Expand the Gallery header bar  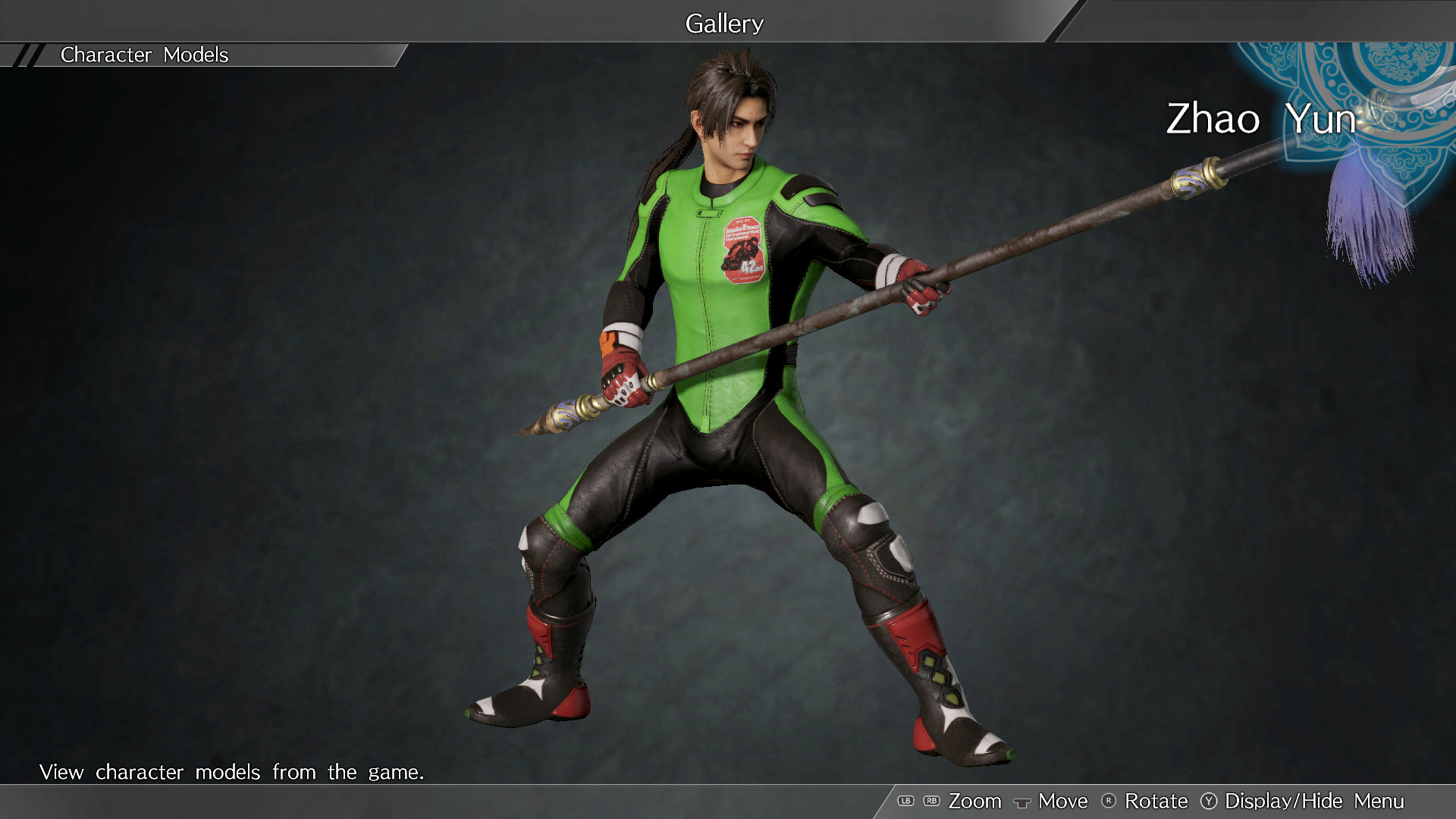coord(724,23)
